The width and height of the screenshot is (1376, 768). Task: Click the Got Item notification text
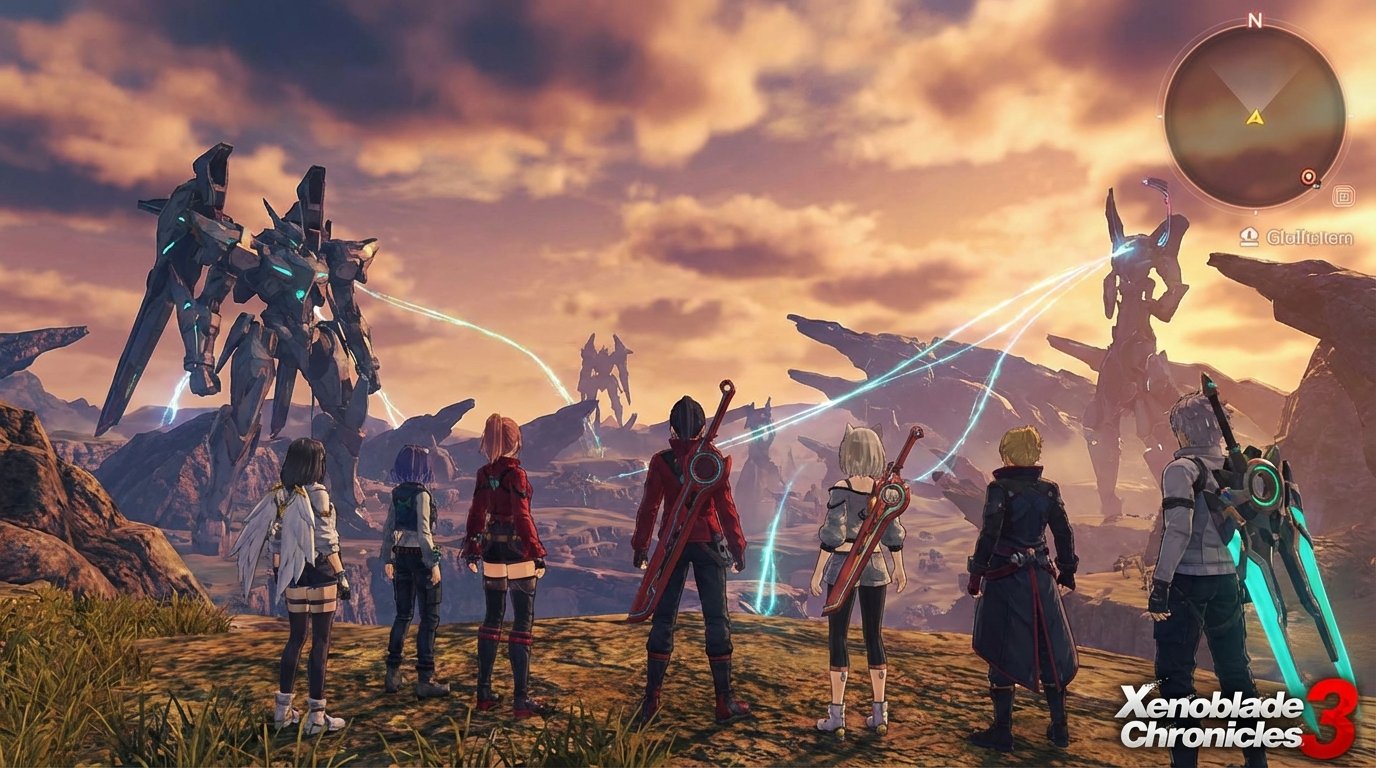click(1310, 235)
